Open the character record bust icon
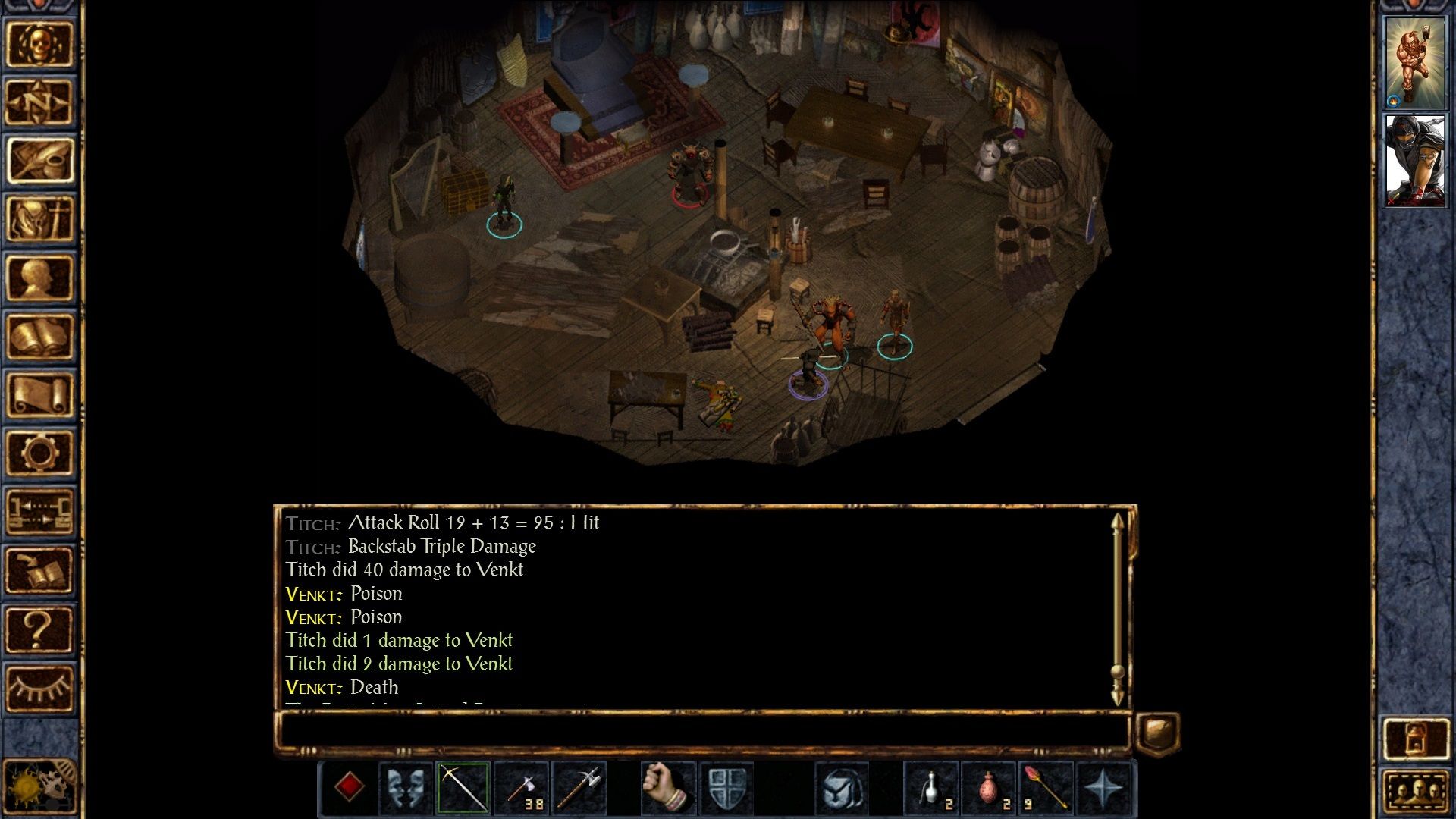 39,278
